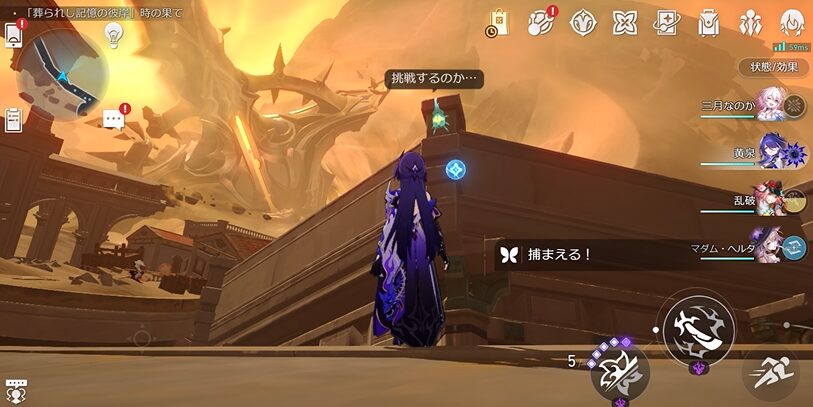813x407 pixels.
Task: Open the round emblem icon beside the four-petal icon
Action: point(582,22)
